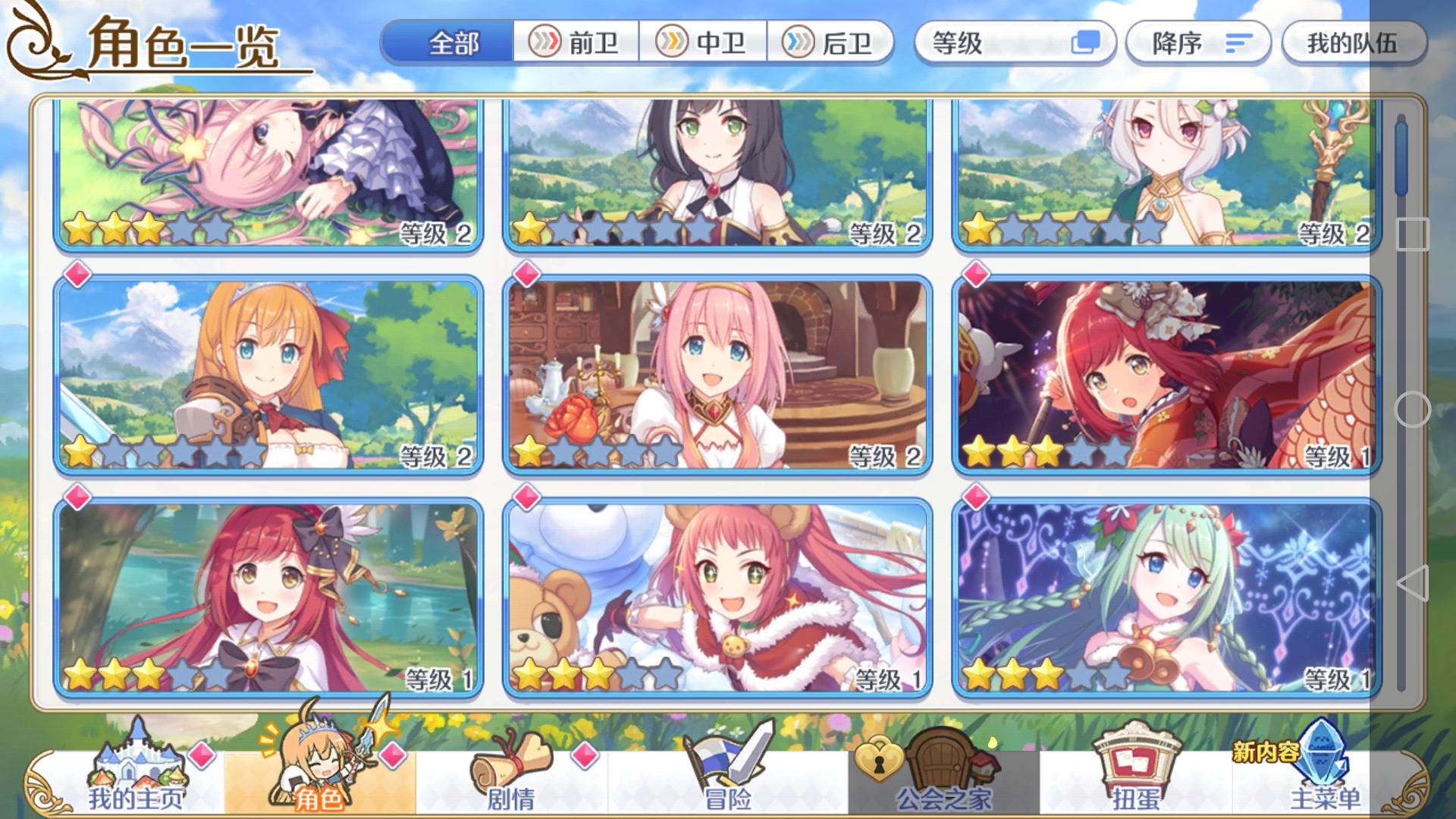Screen dimensions: 1456x819
Task: Open Kyaru's character card
Action: click(713, 174)
